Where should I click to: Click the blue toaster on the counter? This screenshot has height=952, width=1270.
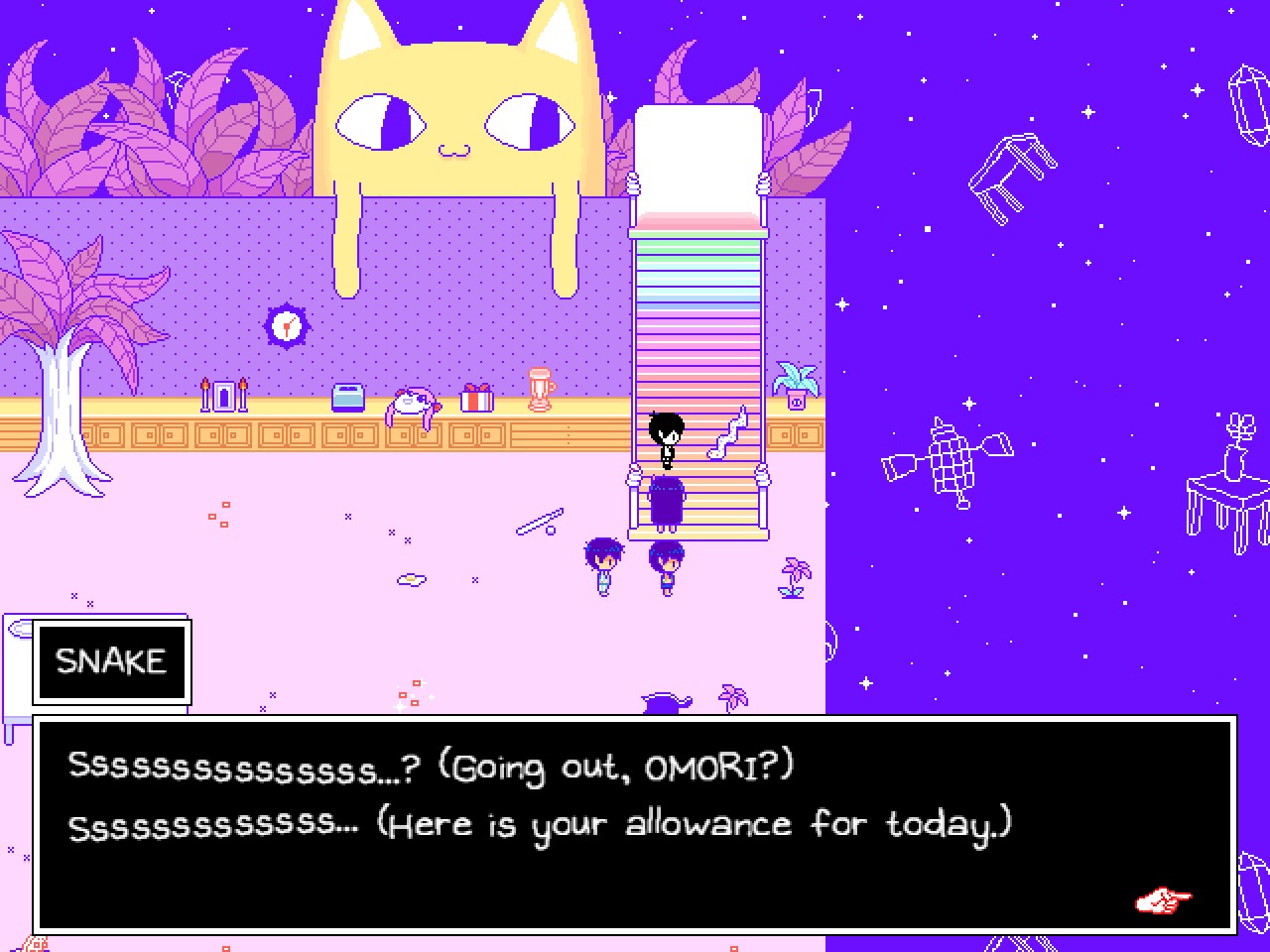(348, 395)
